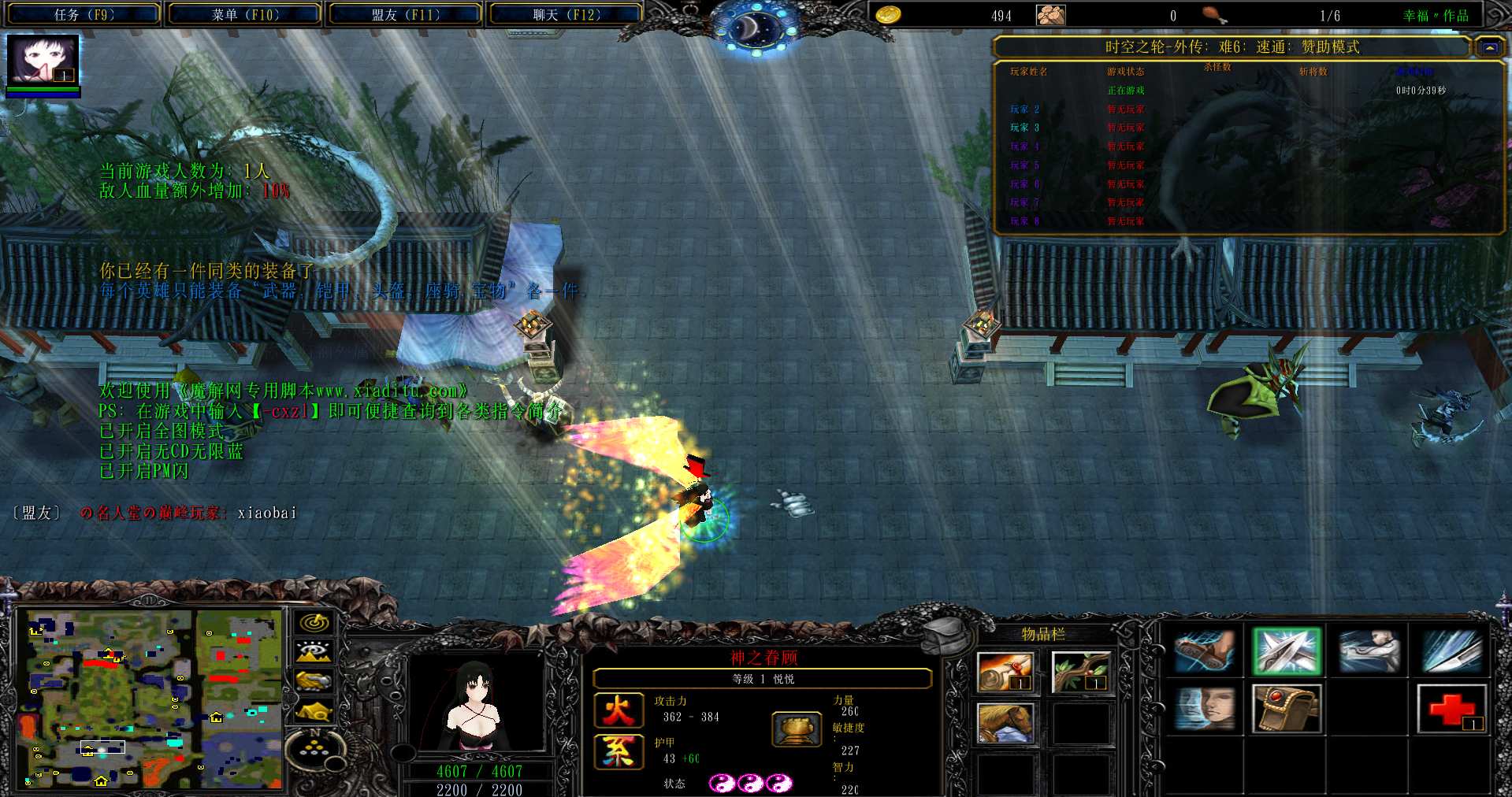Toggle the minimap ally color mode button
Image resolution: width=1512 pixels, height=797 pixels.
(314, 681)
